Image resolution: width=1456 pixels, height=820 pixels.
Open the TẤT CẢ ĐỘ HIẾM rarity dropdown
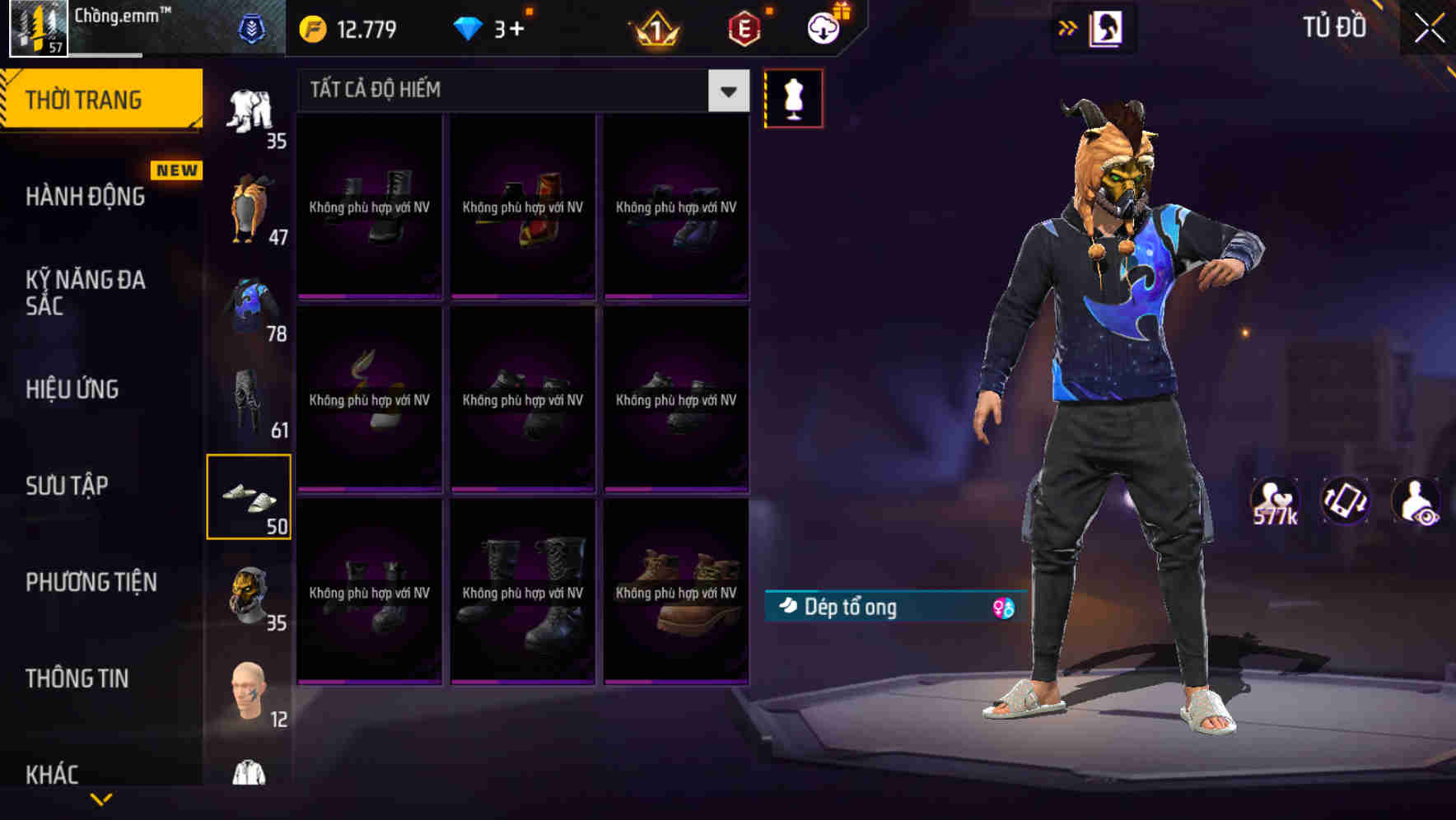519,90
